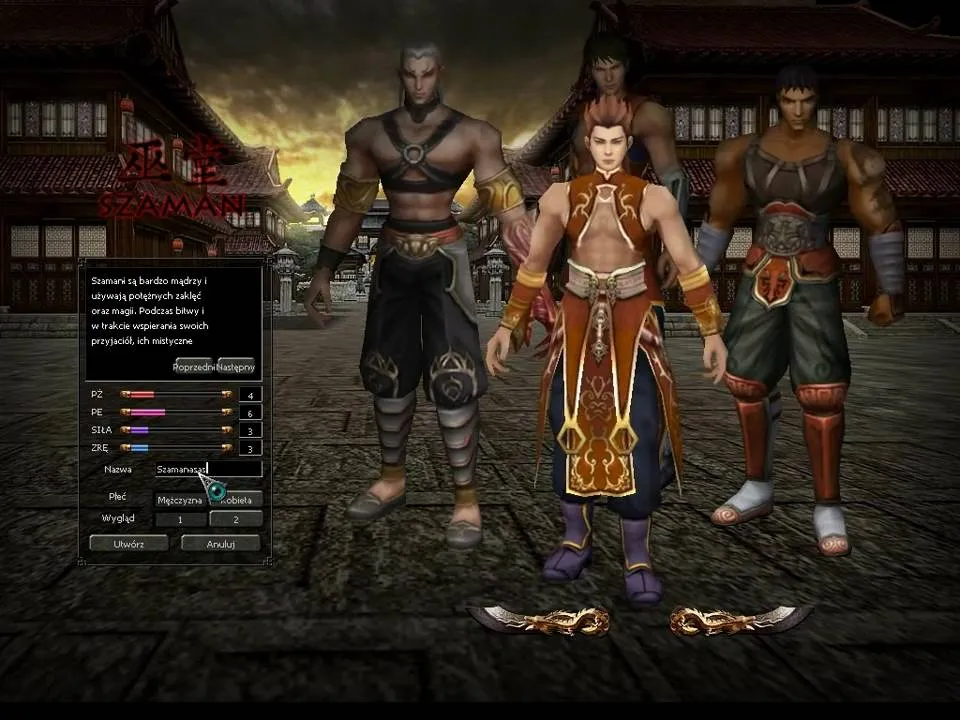
Task: Cancel character creation with Anuluj
Action: pos(220,543)
